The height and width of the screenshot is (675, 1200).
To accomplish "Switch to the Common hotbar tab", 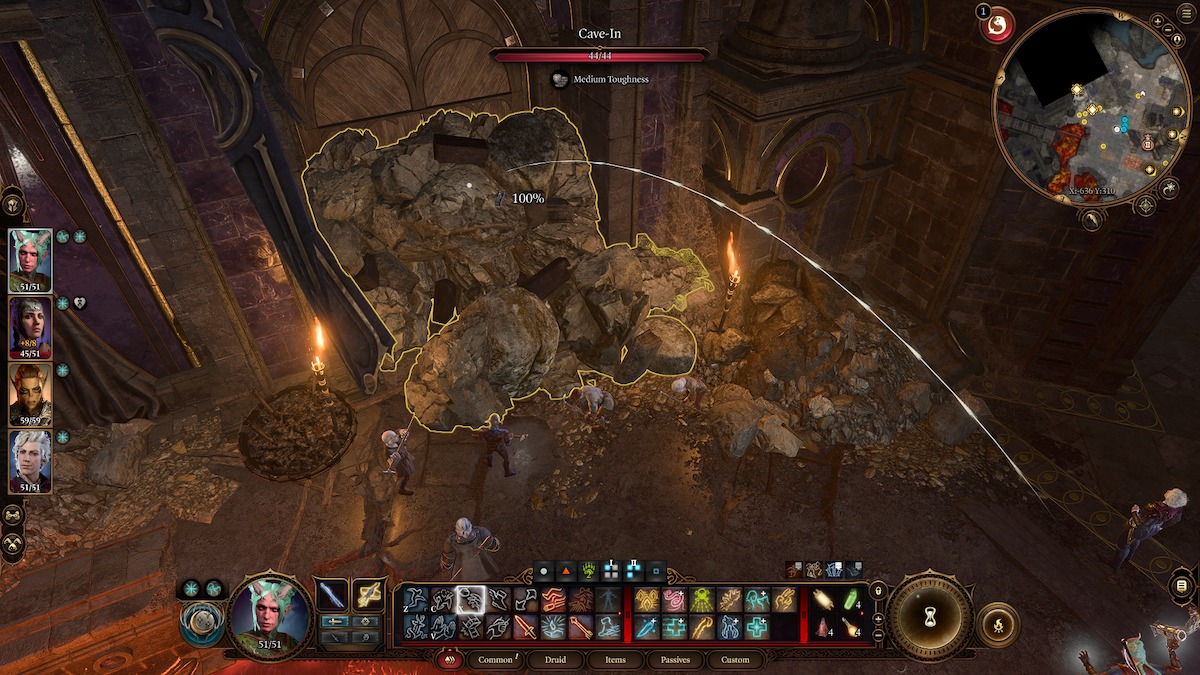I will [495, 660].
